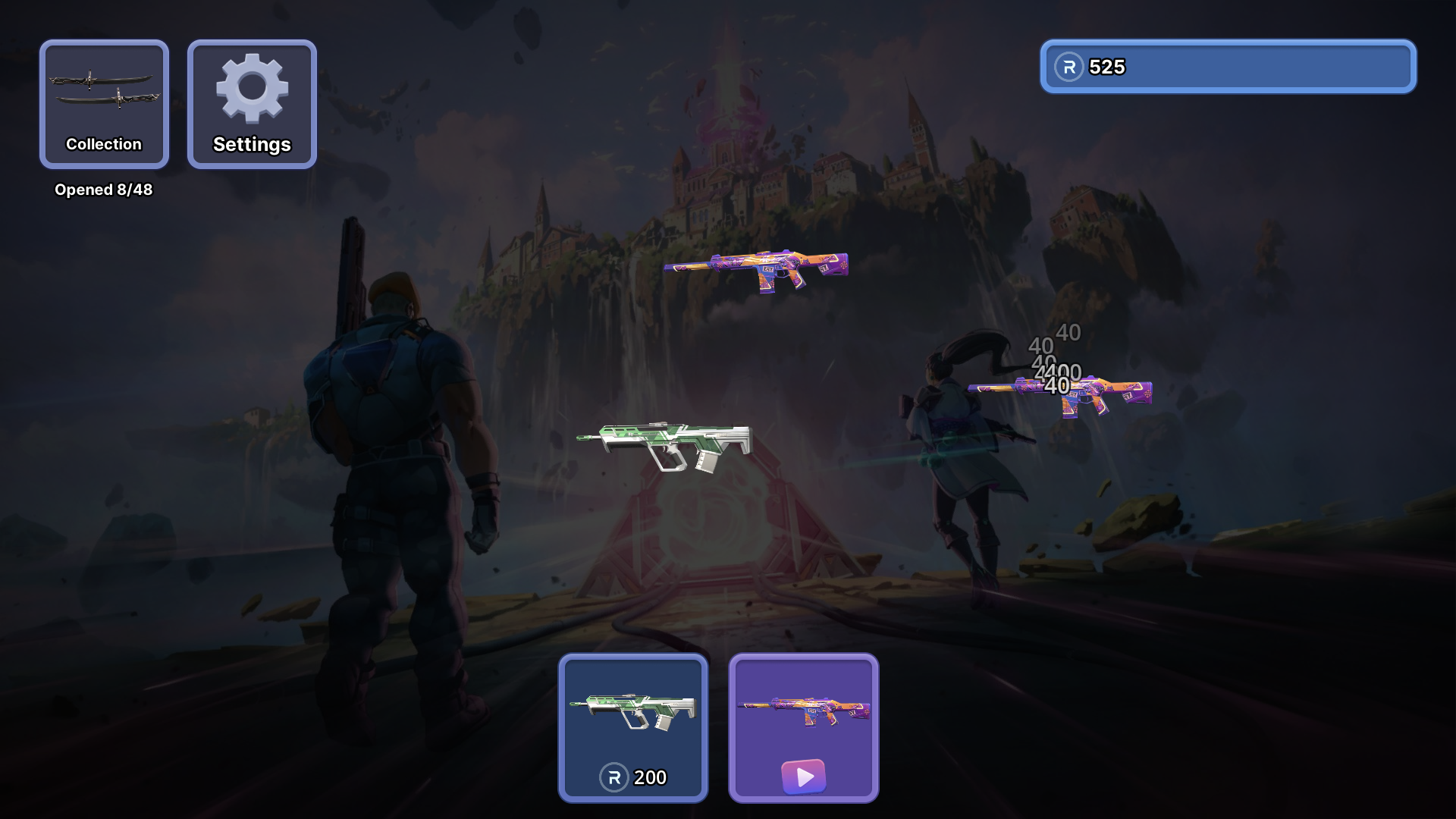Click the R currency icon in top-right balance bar
The height and width of the screenshot is (819, 1456).
(x=1068, y=67)
